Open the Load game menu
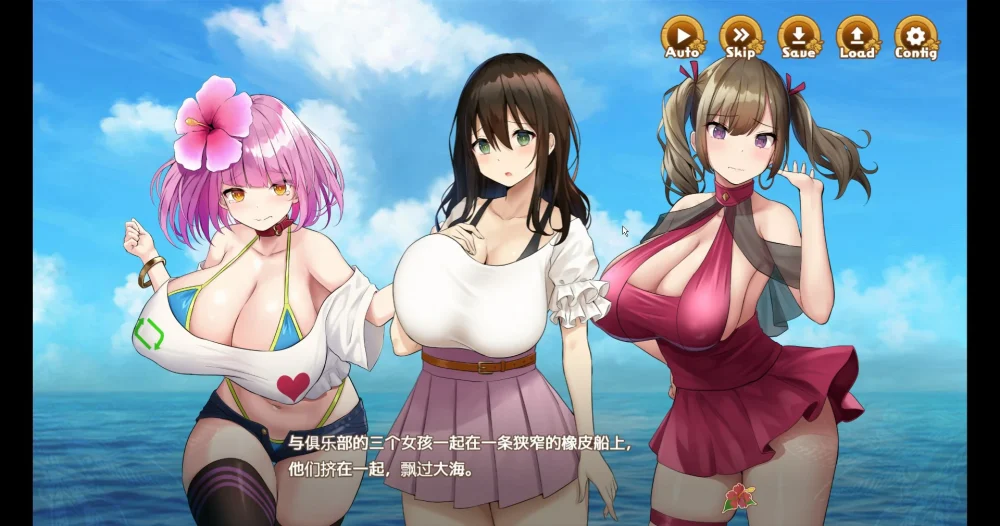Viewport: 1000px width, 526px height. tap(857, 37)
